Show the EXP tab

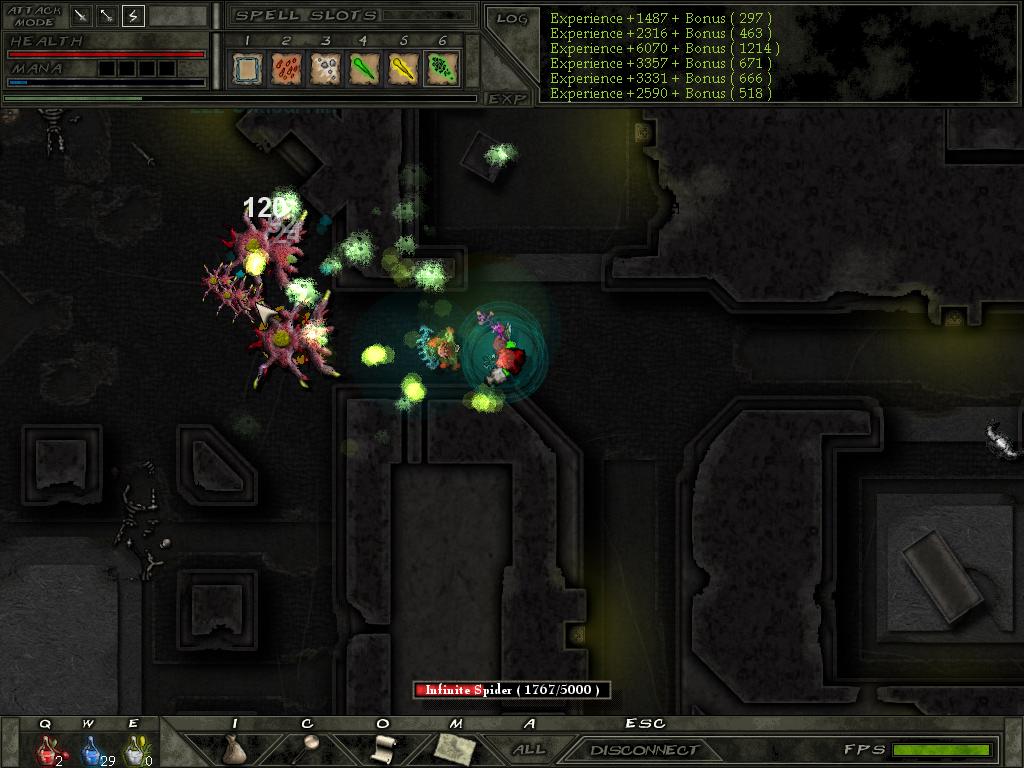coord(507,98)
